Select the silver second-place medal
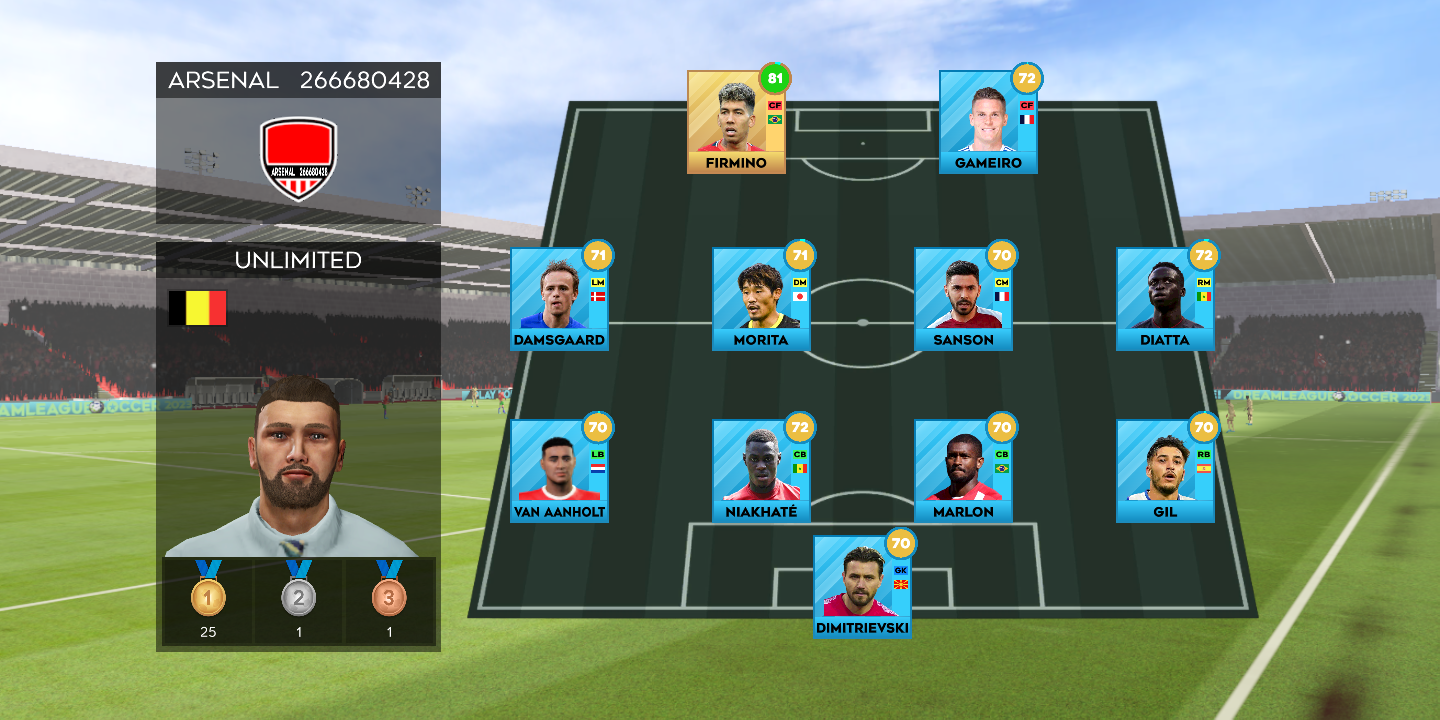This screenshot has height=720, width=1440. point(298,596)
